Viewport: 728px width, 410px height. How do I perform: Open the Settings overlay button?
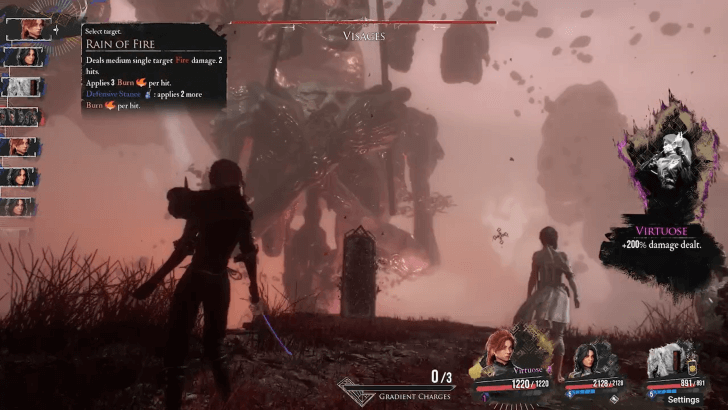(x=683, y=399)
